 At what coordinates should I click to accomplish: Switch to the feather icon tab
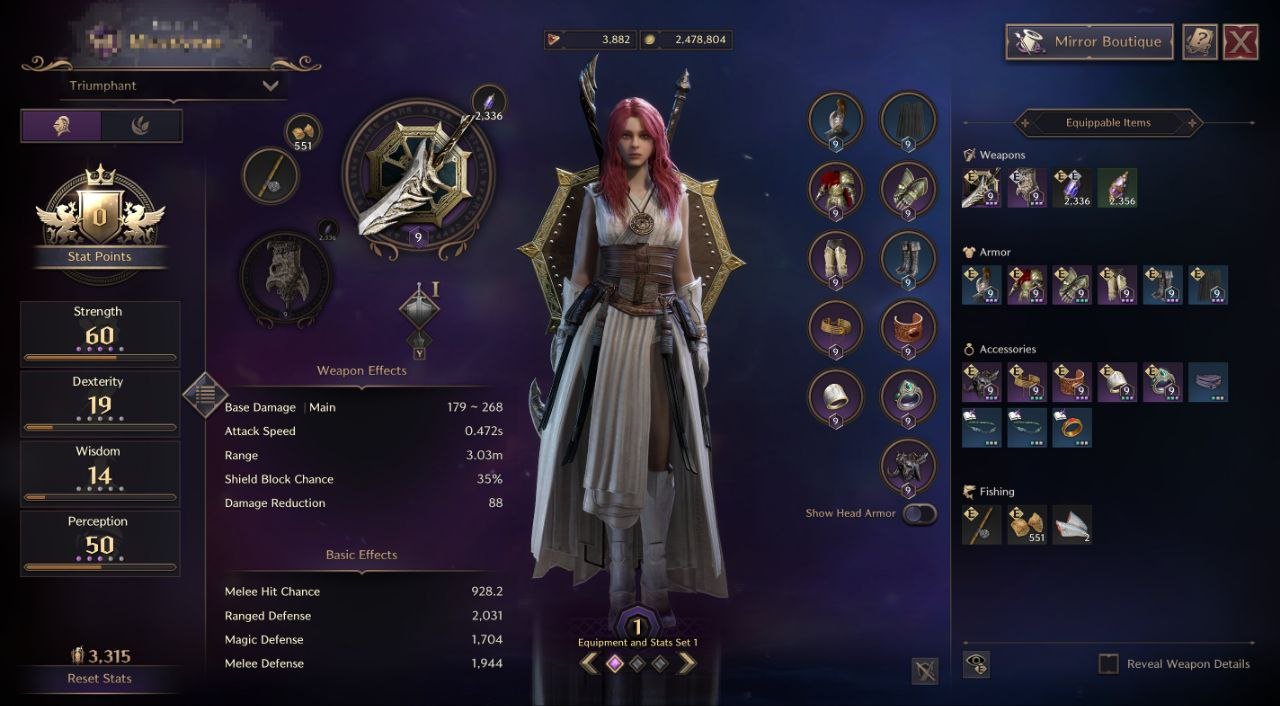click(142, 126)
